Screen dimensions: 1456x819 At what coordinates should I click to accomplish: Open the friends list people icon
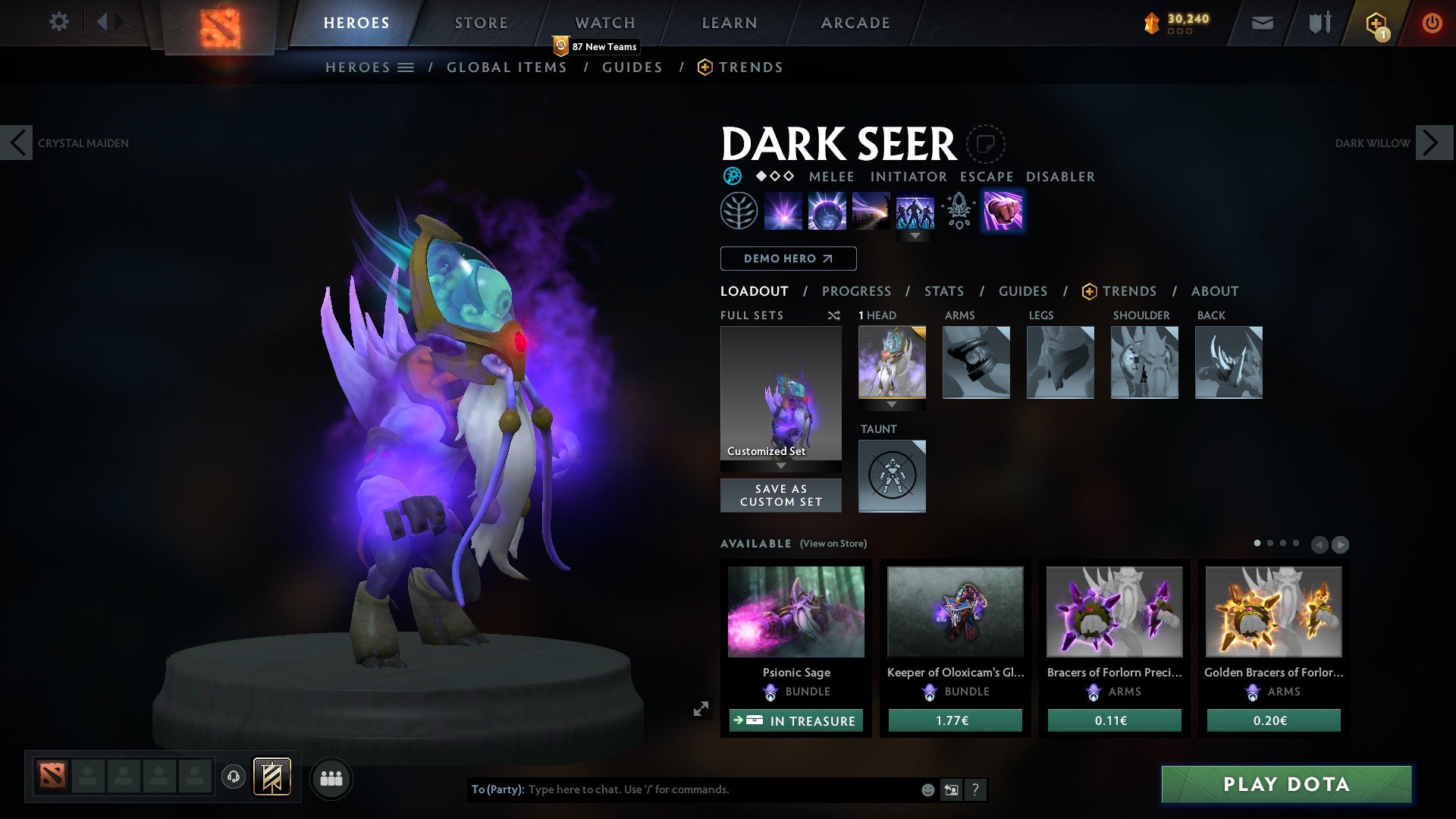[331, 777]
